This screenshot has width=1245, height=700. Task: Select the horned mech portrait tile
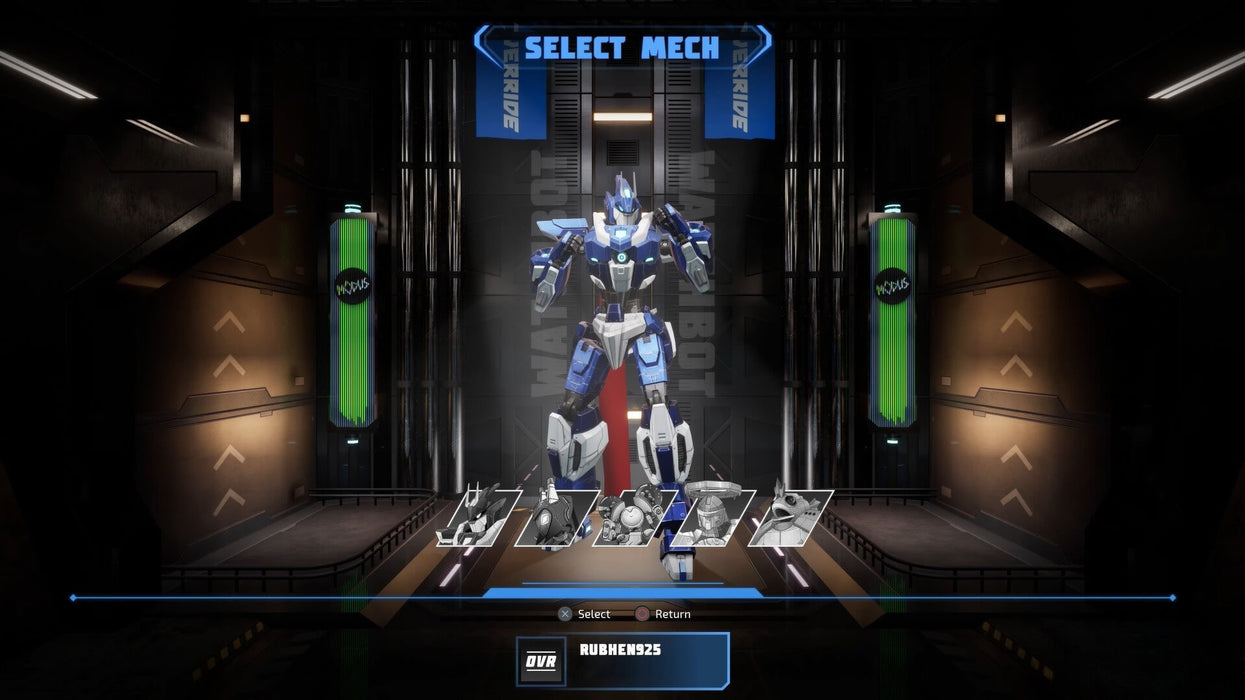tap(477, 516)
